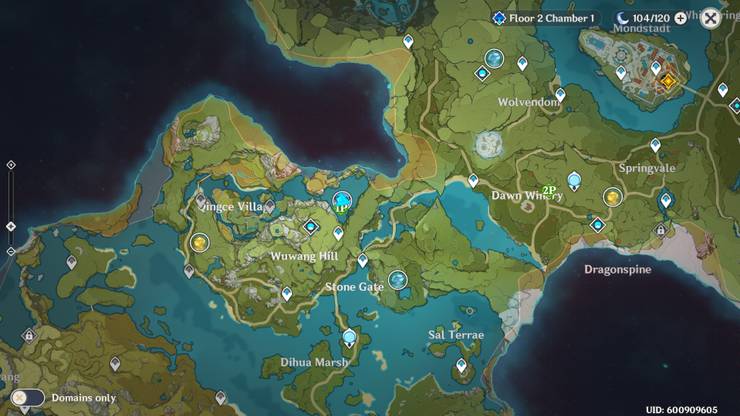The width and height of the screenshot is (740, 416).
Task: Select the 2P co-op player marker
Action: click(x=549, y=190)
